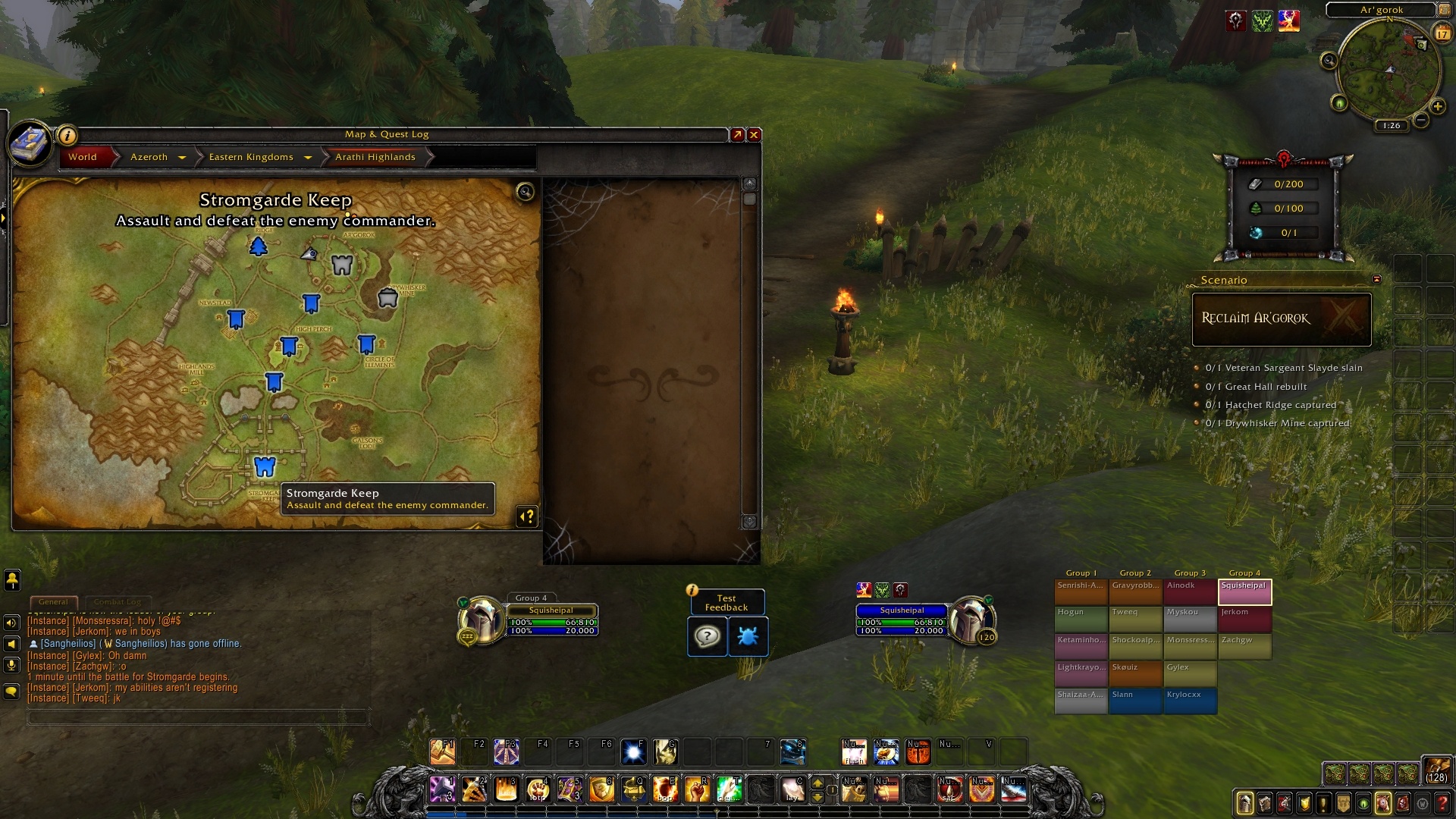Select the World tab in the map breadcrumb
Image resolution: width=1456 pixels, height=819 pixels.
82,157
